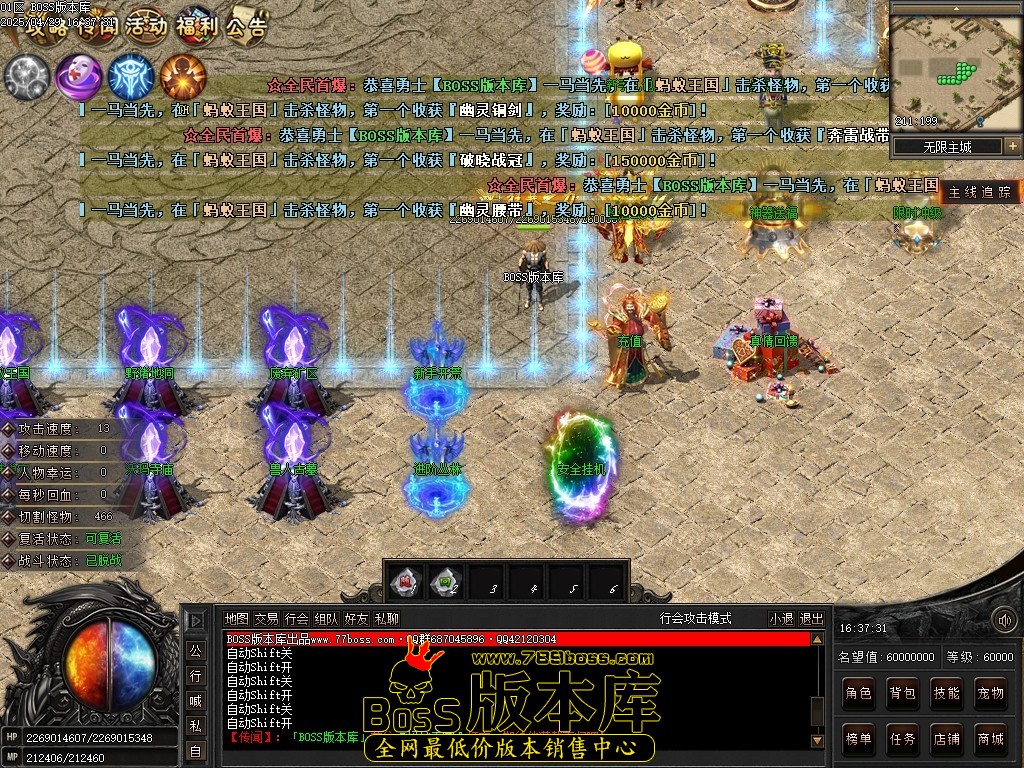Viewport: 1024px width, 768px height.
Task: Open the 技能 skills panel
Action: pyautogui.click(x=947, y=692)
